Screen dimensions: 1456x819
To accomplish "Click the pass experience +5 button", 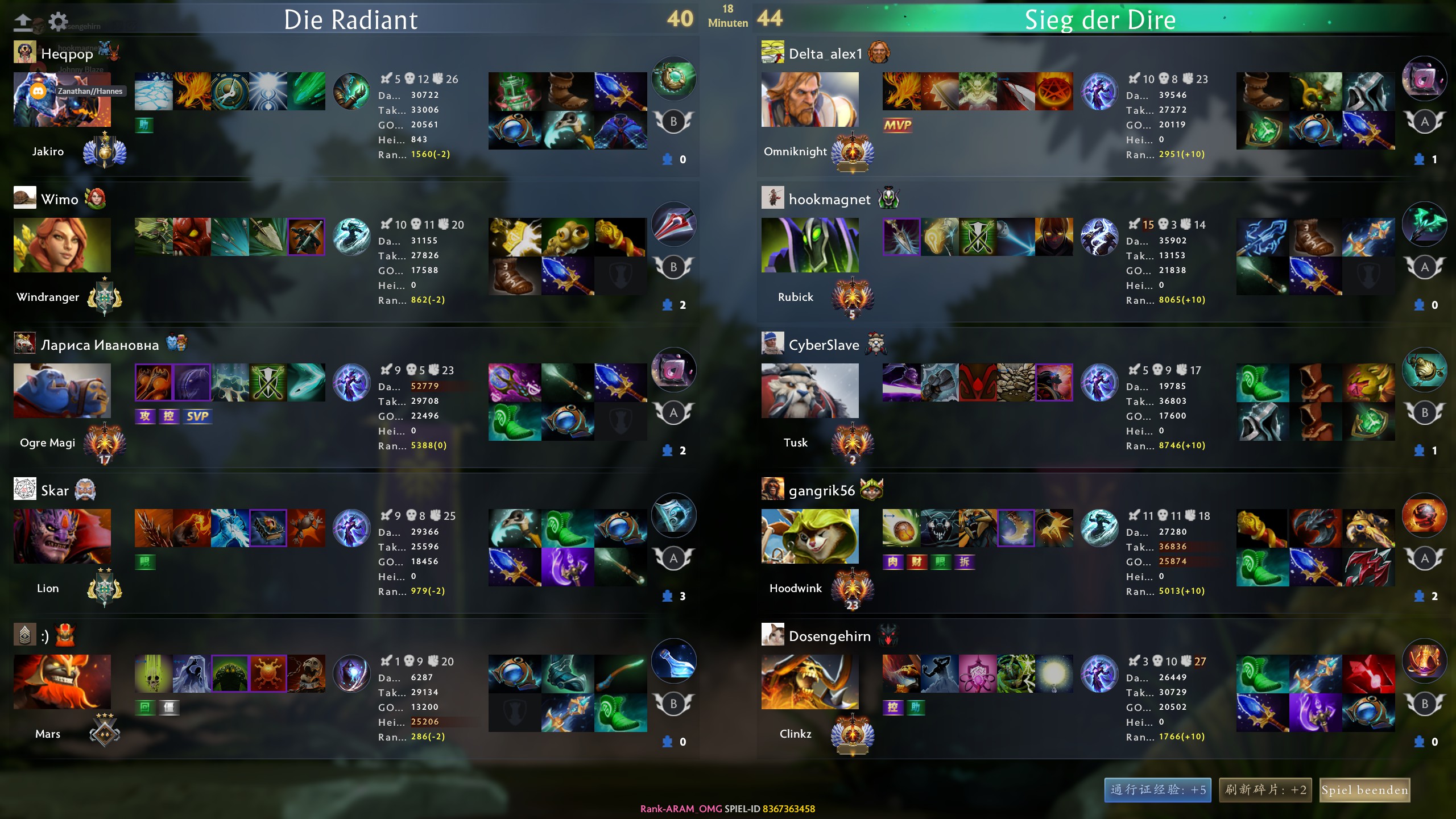I will [1158, 790].
